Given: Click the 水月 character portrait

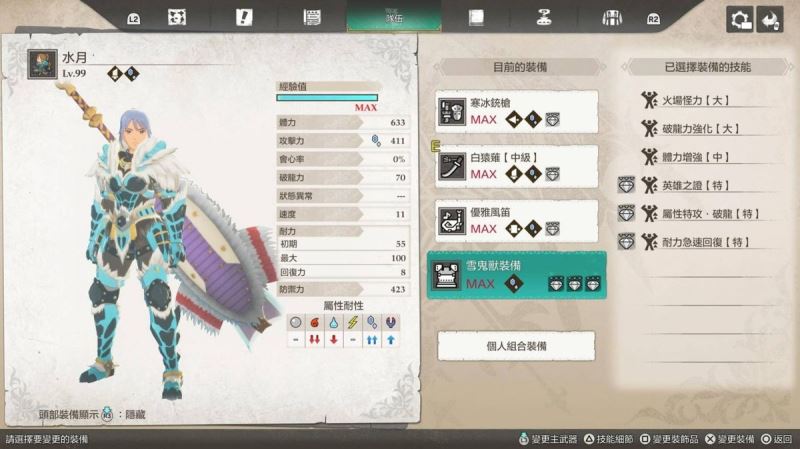Looking at the screenshot, I should (42, 65).
